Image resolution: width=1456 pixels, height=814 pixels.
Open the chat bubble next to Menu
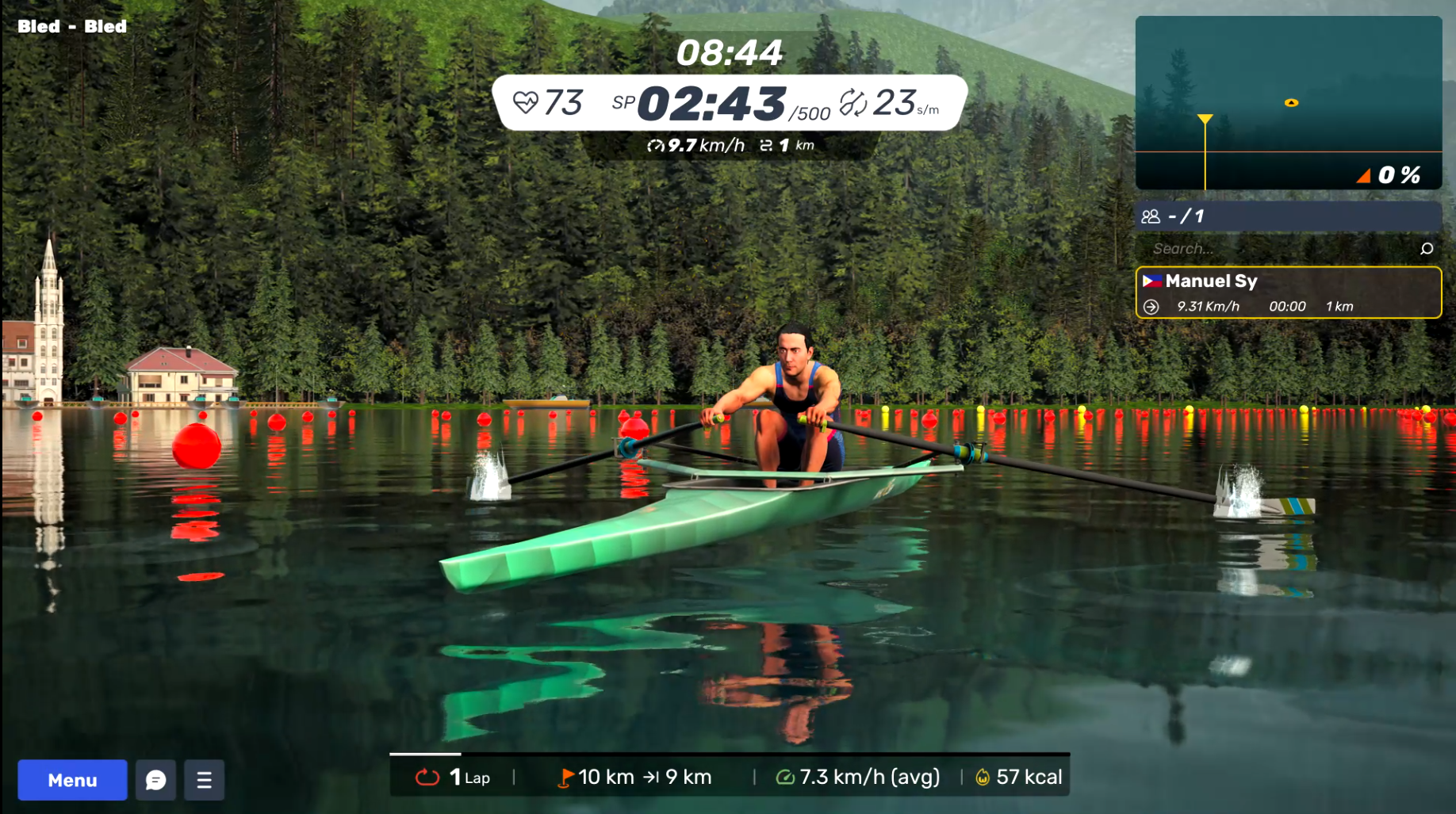pyautogui.click(x=155, y=780)
